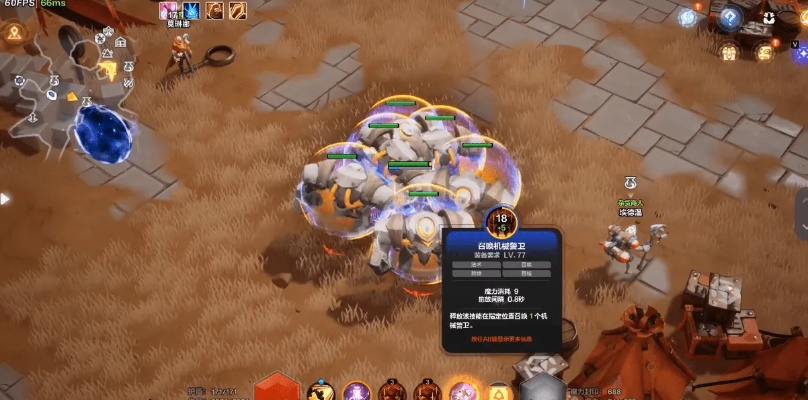Click the white download arrow icon
Image resolution: width=808 pixels, height=400 pixels.
pyautogui.click(x=768, y=17)
